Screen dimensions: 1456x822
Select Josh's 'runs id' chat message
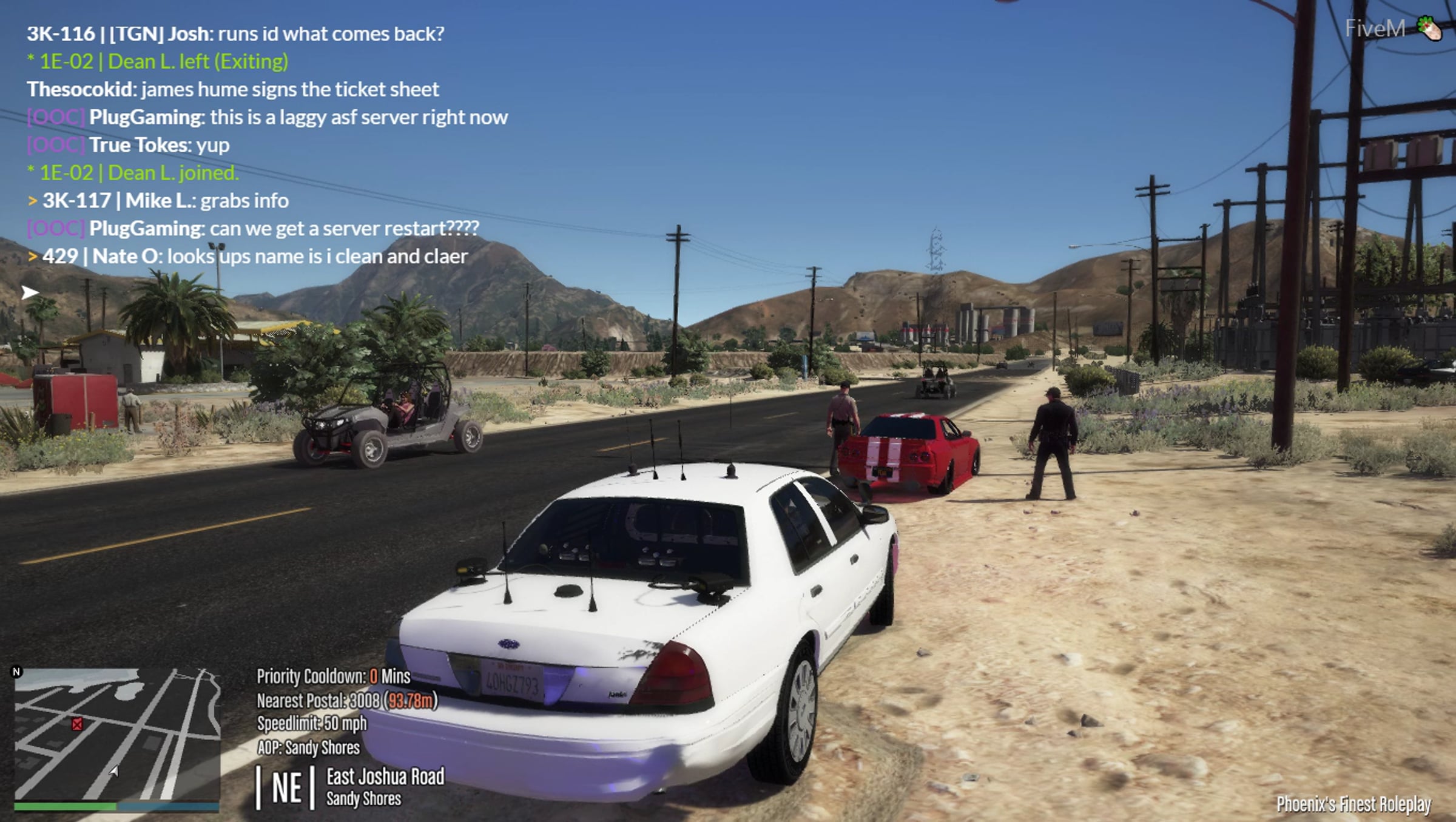pyautogui.click(x=235, y=34)
